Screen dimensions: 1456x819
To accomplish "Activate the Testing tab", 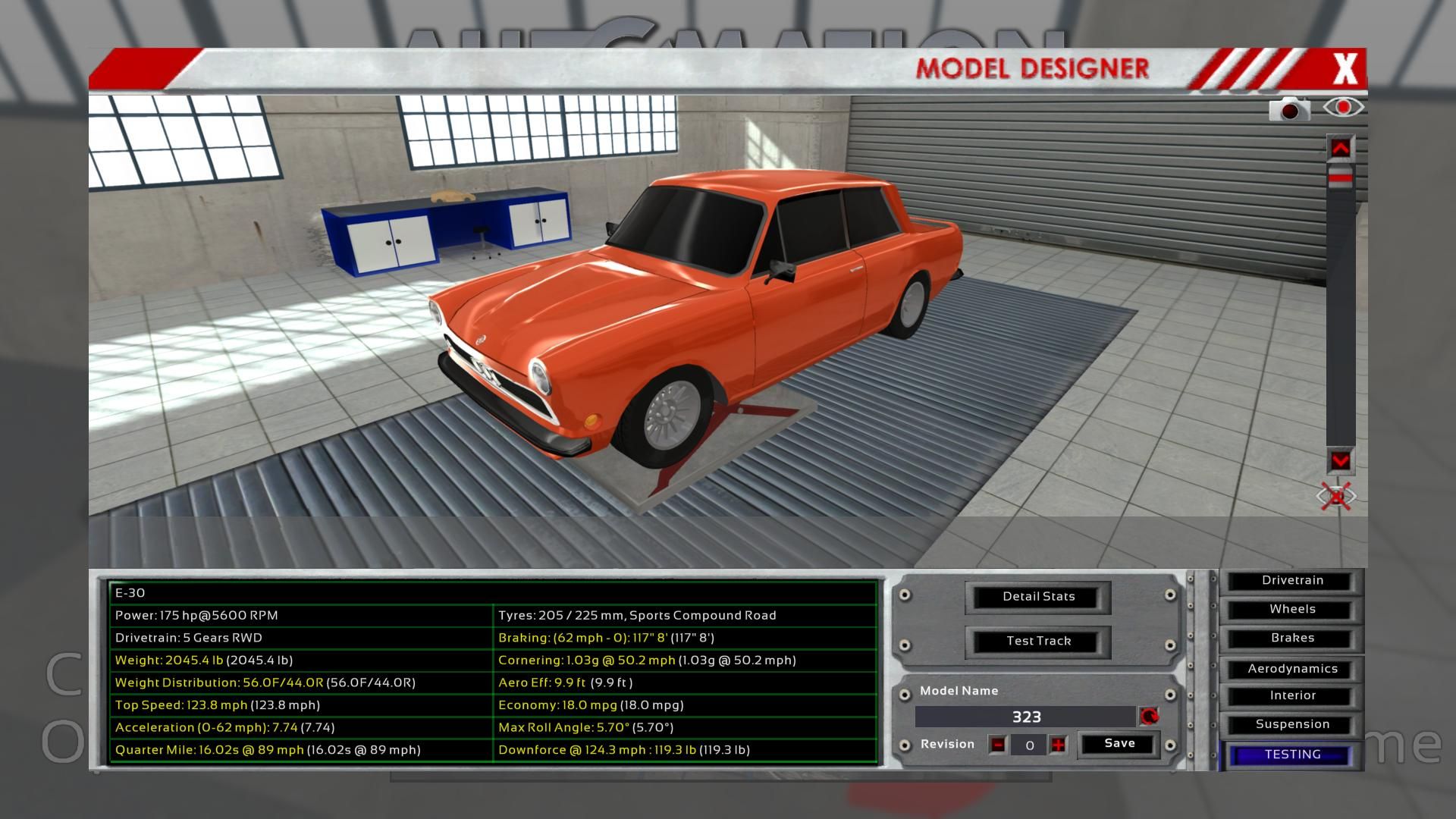I will pyautogui.click(x=1292, y=755).
